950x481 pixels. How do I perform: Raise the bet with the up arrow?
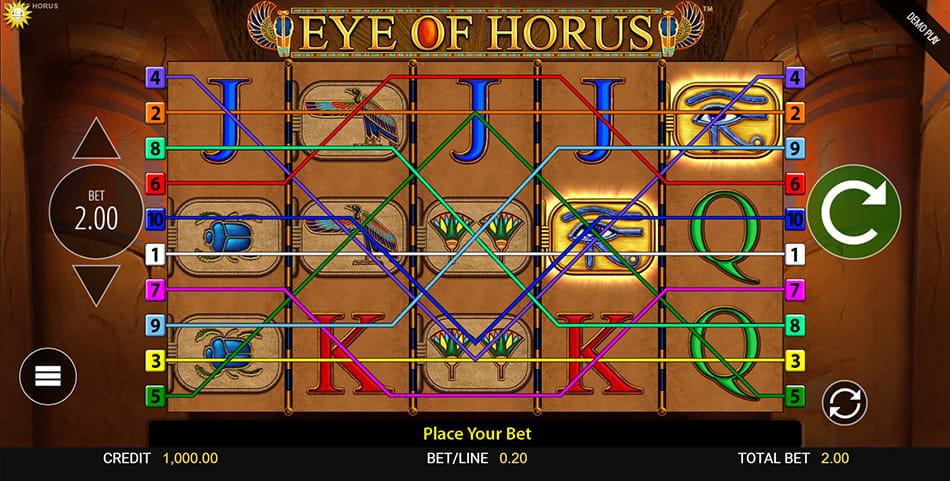97,142
